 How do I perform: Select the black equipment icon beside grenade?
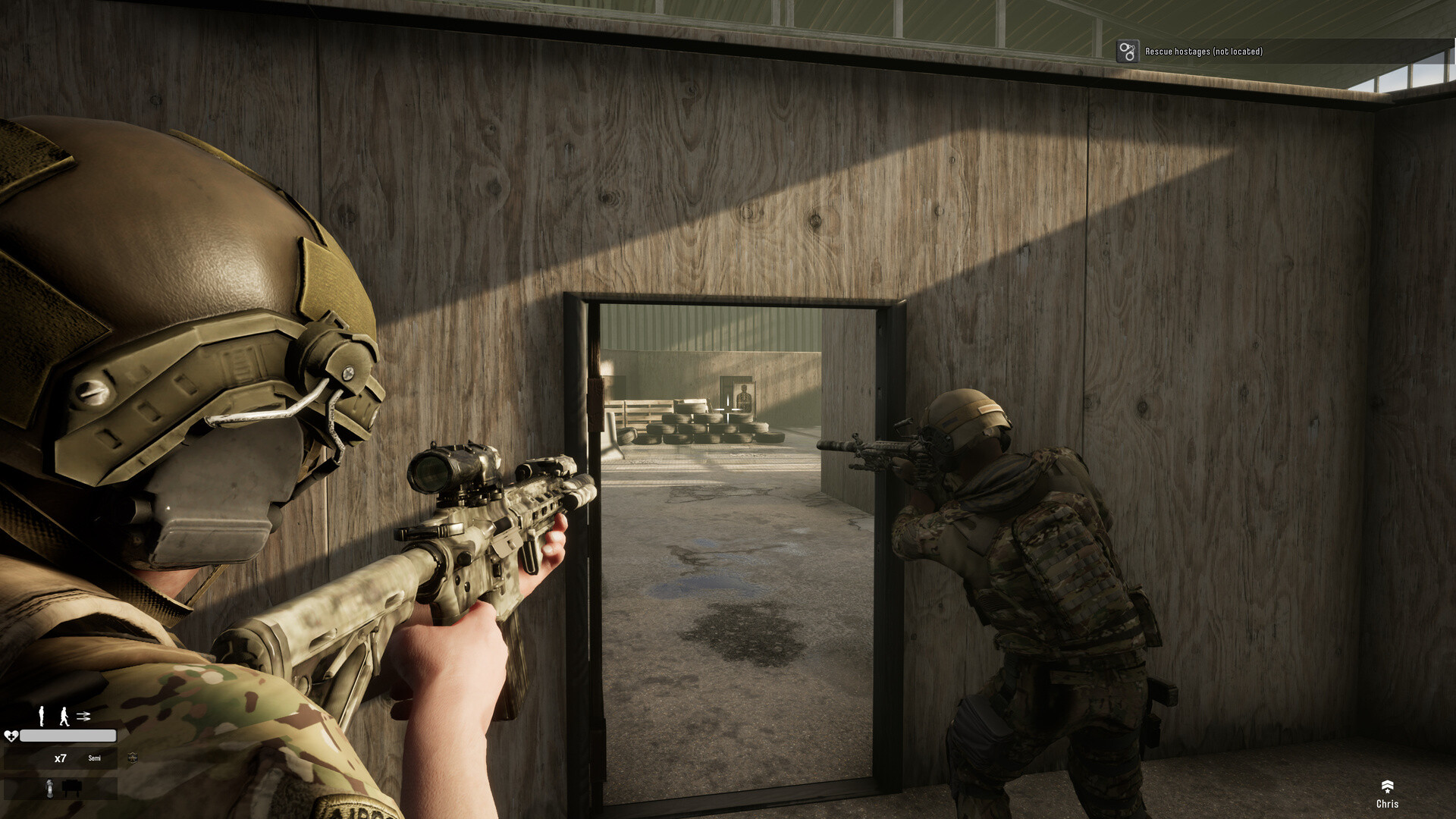pyautogui.click(x=72, y=789)
